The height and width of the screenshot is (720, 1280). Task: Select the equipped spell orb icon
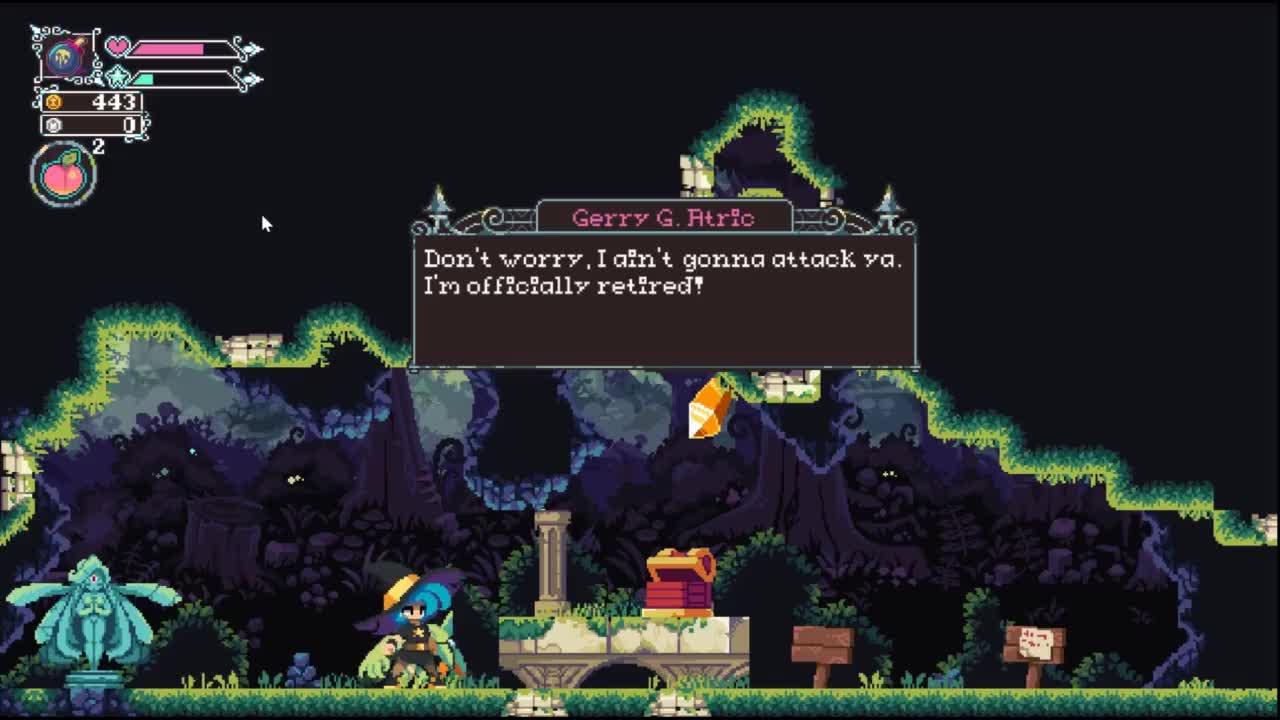[65, 56]
